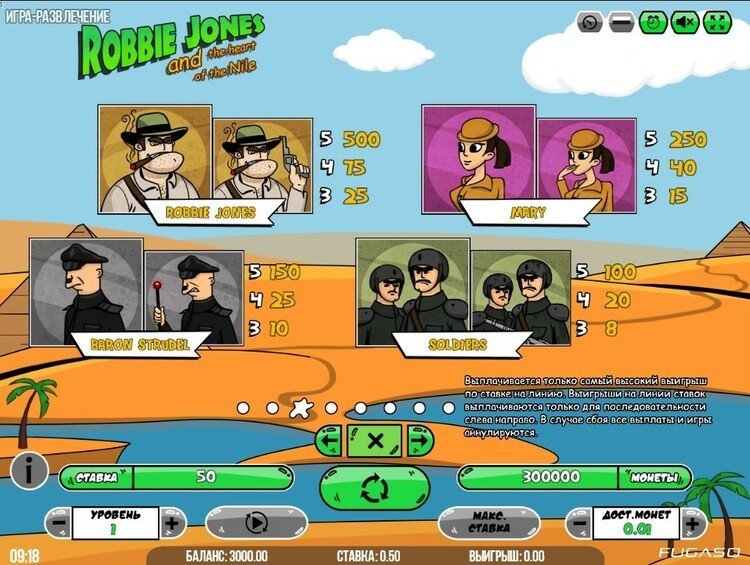
Task: Go to the previous paytable page
Action: [x=330, y=440]
